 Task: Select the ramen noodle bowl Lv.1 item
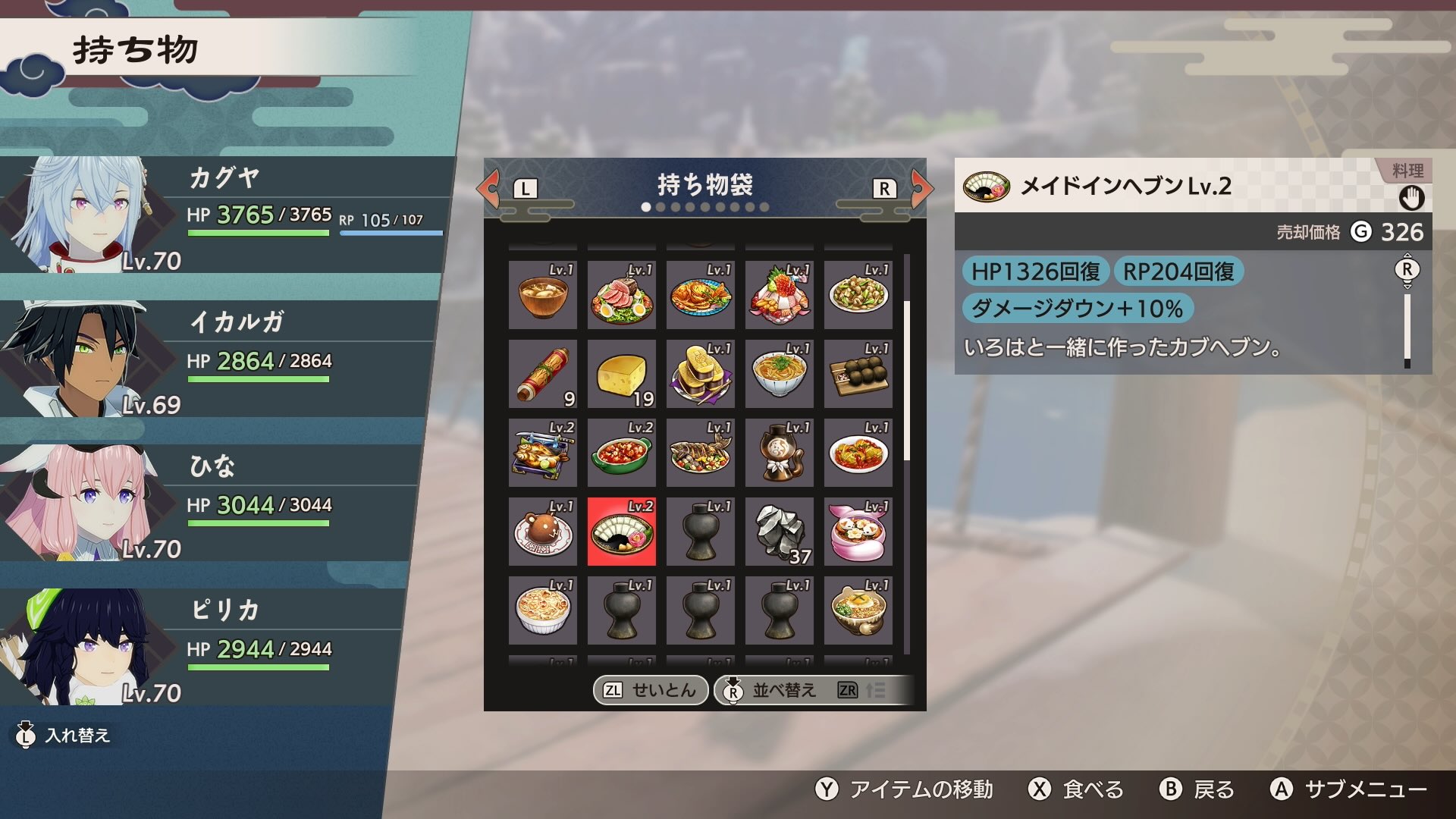779,374
